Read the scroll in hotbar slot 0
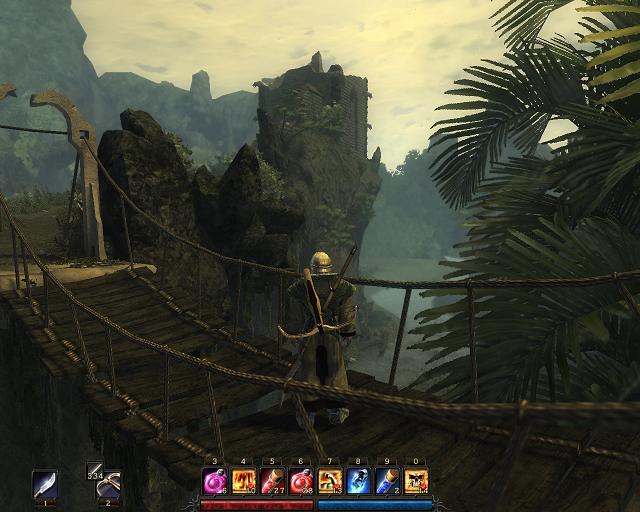The width and height of the screenshot is (640, 512). tap(416, 482)
